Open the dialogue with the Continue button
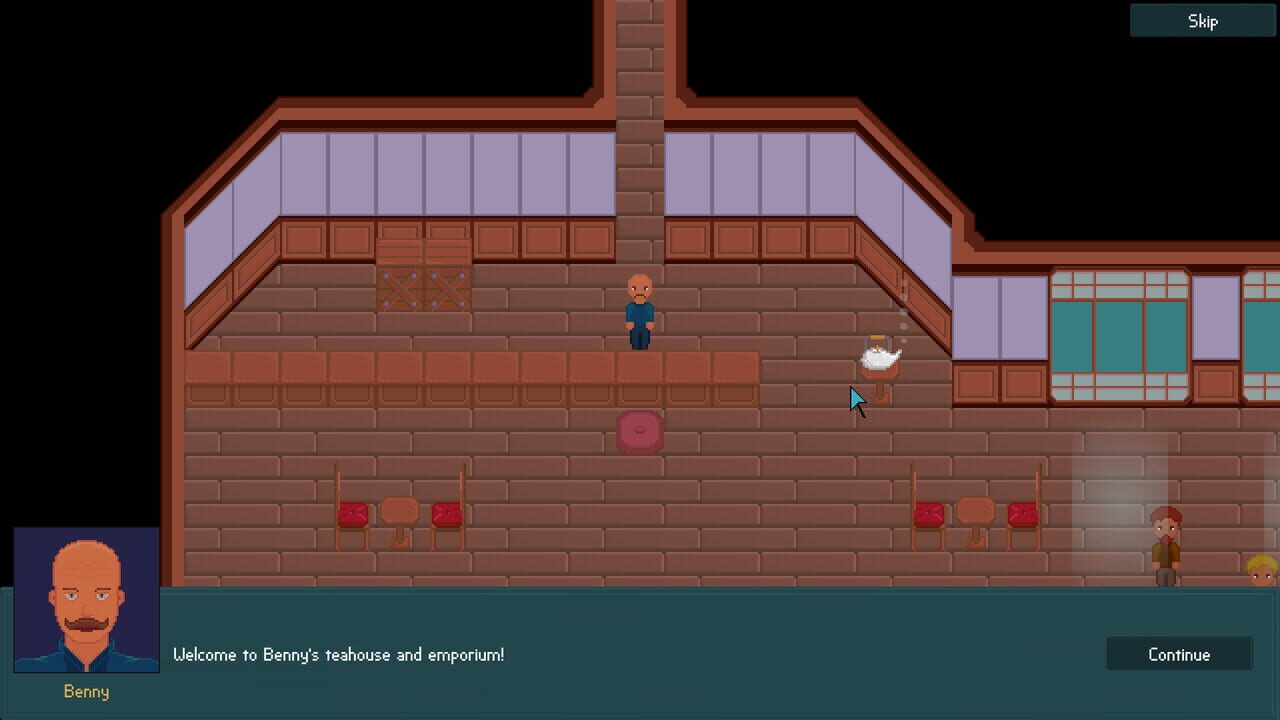The height and width of the screenshot is (720, 1280). (x=1179, y=654)
